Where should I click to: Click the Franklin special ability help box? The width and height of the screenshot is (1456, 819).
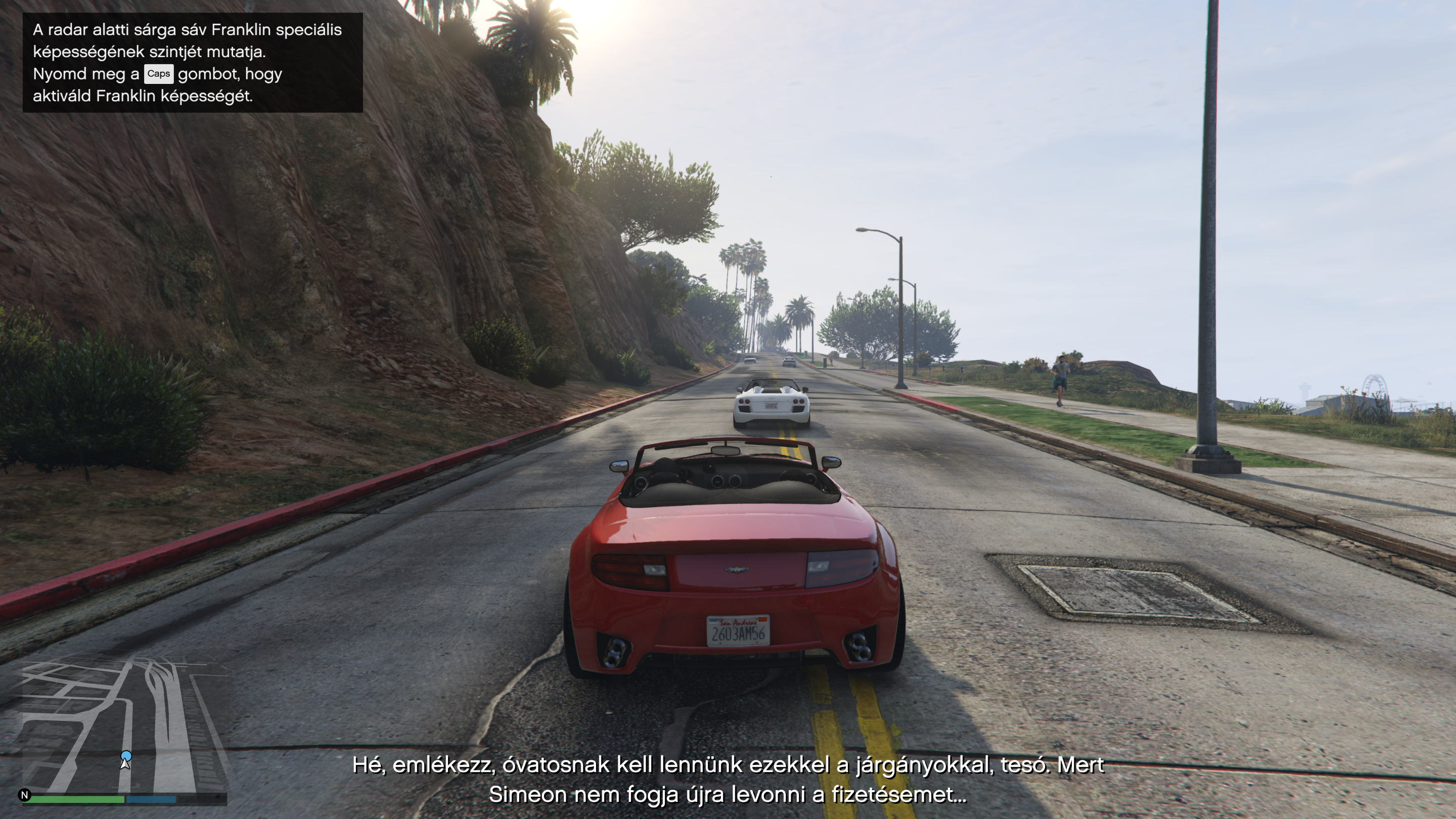tap(192, 62)
